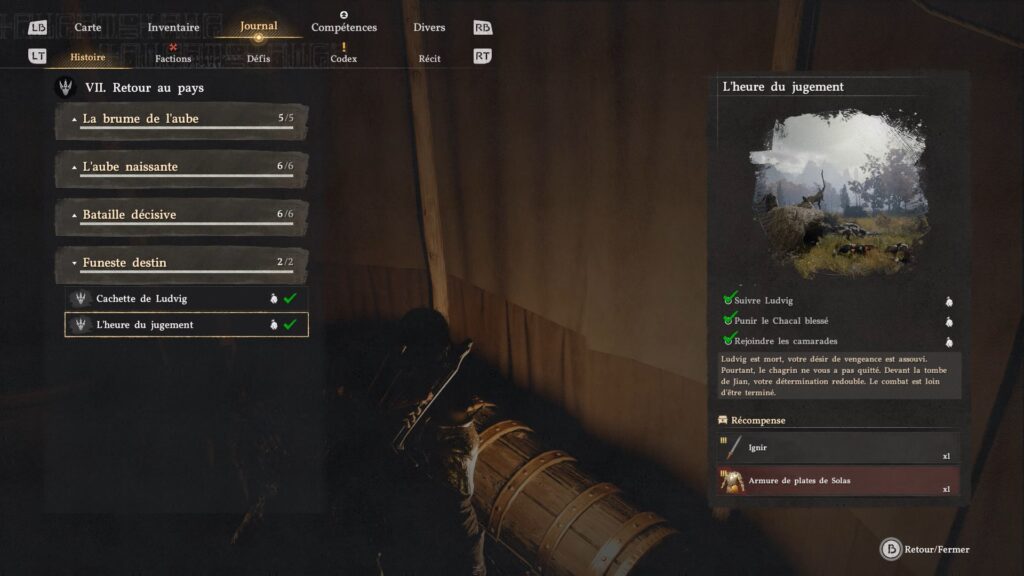
Task: Expand the La brume de l'aube chapter
Action: coord(181,119)
